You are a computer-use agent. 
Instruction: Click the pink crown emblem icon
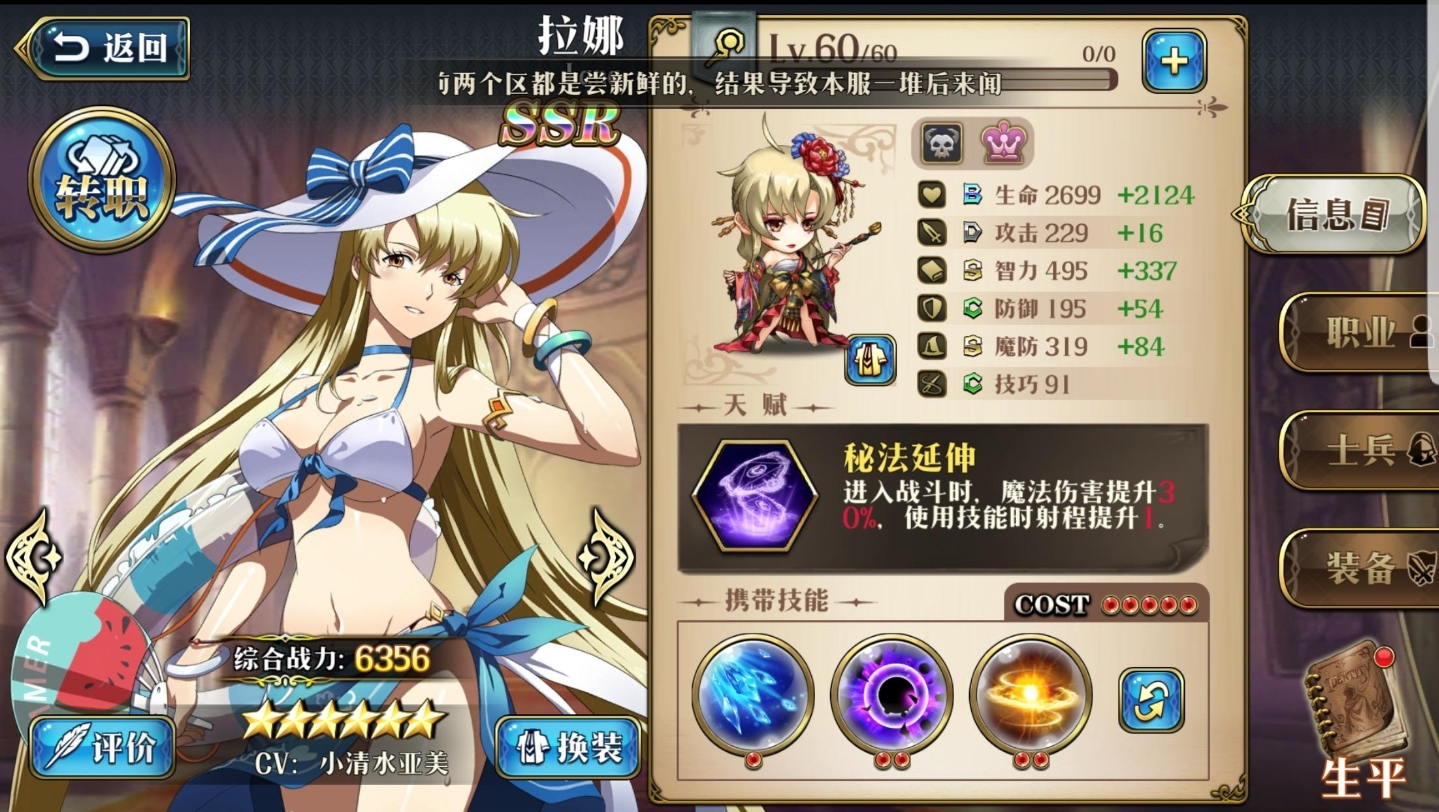(x=1005, y=143)
